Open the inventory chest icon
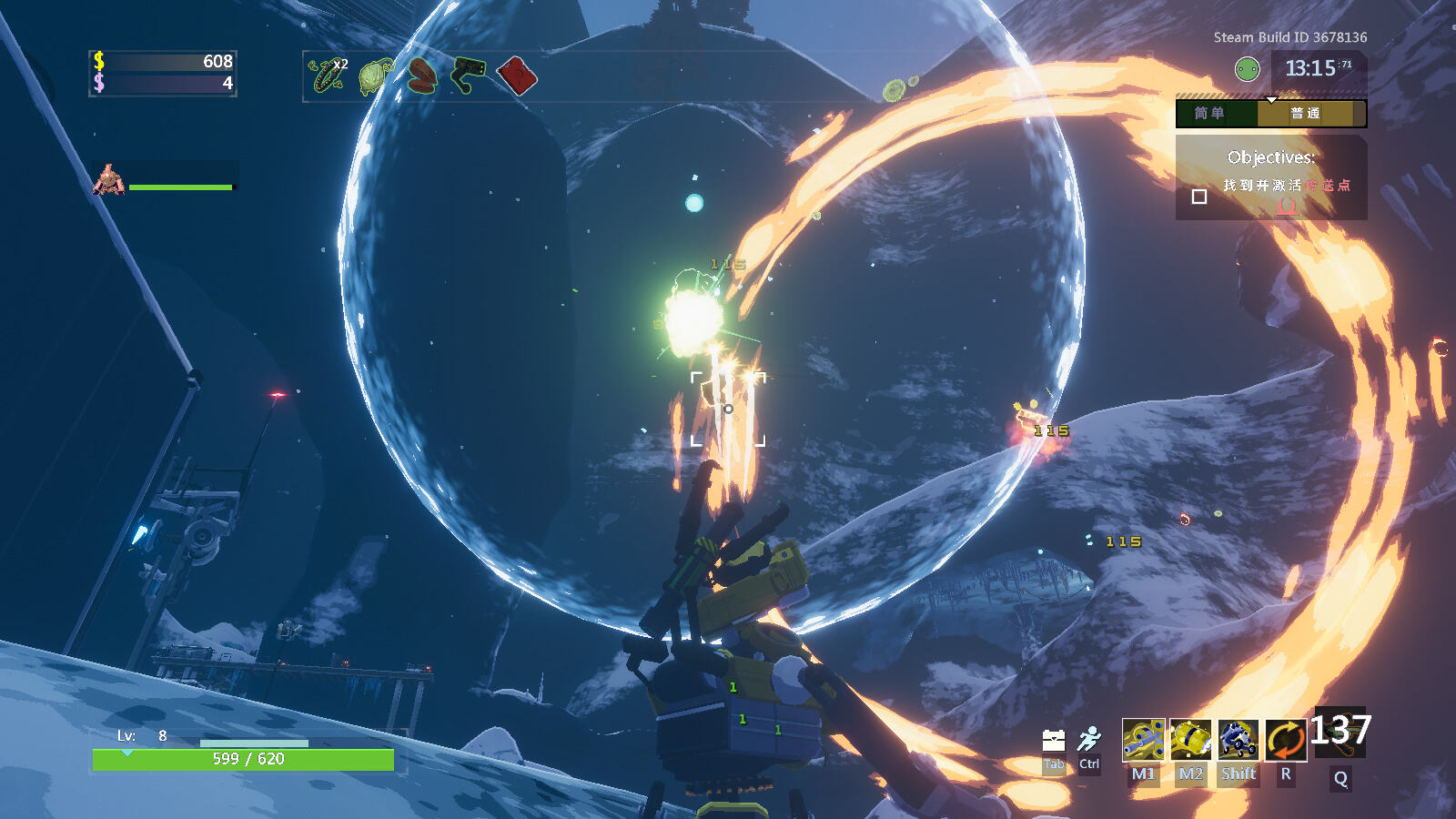1456x819 pixels. point(1054,741)
